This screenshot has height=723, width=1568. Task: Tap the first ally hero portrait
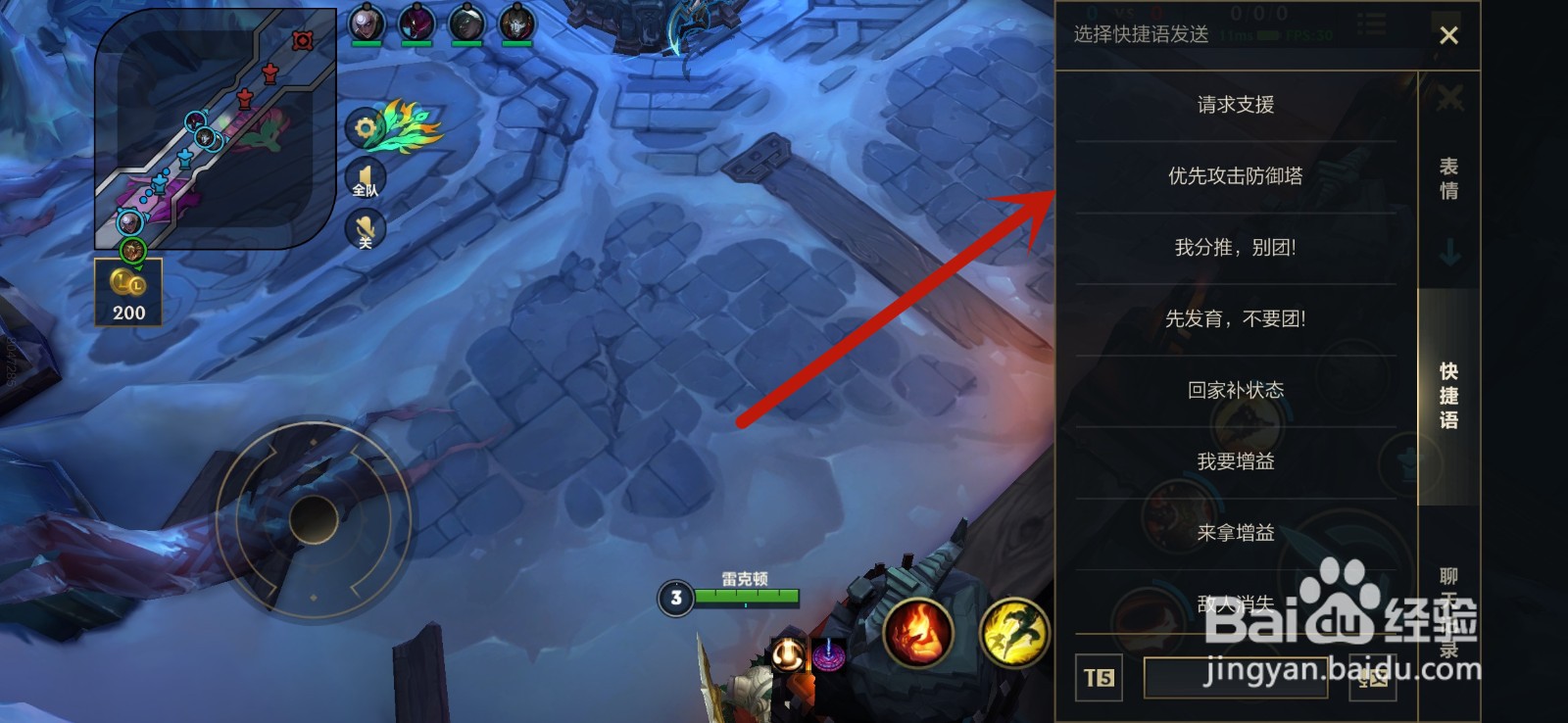pos(366,24)
